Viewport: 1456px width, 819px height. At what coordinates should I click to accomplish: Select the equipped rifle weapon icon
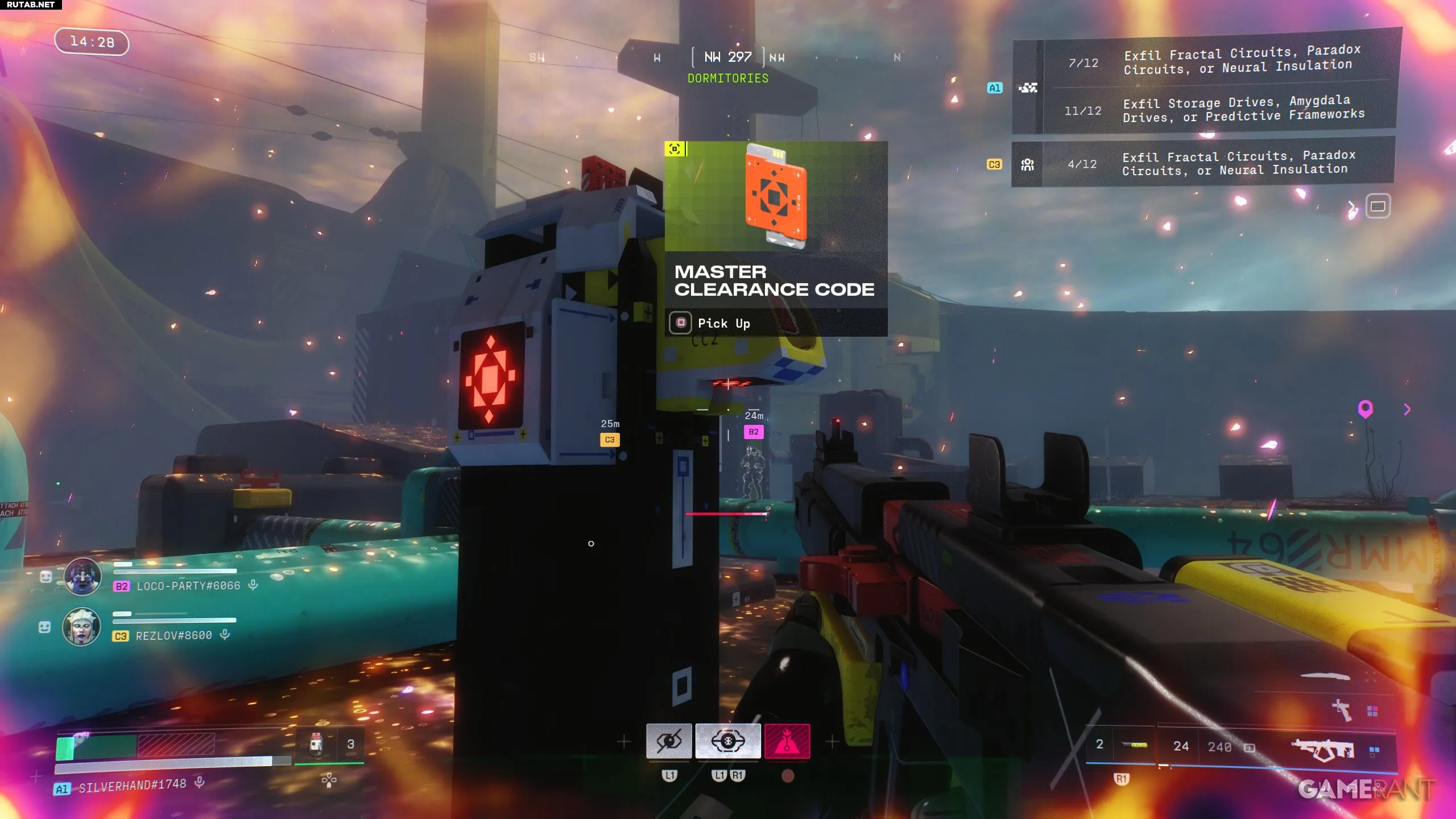click(x=1322, y=749)
